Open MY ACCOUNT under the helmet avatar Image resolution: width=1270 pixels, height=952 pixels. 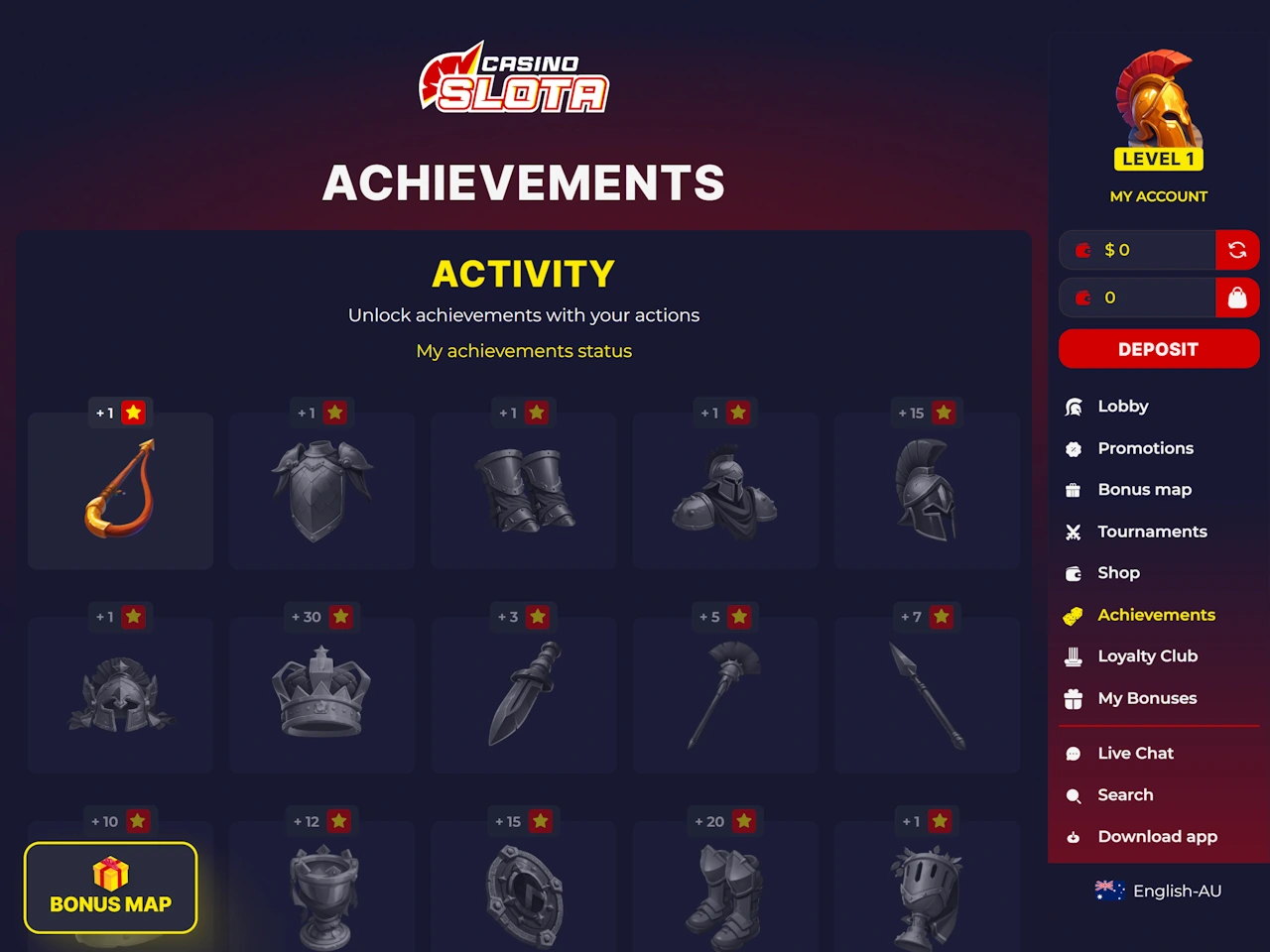point(1158,196)
